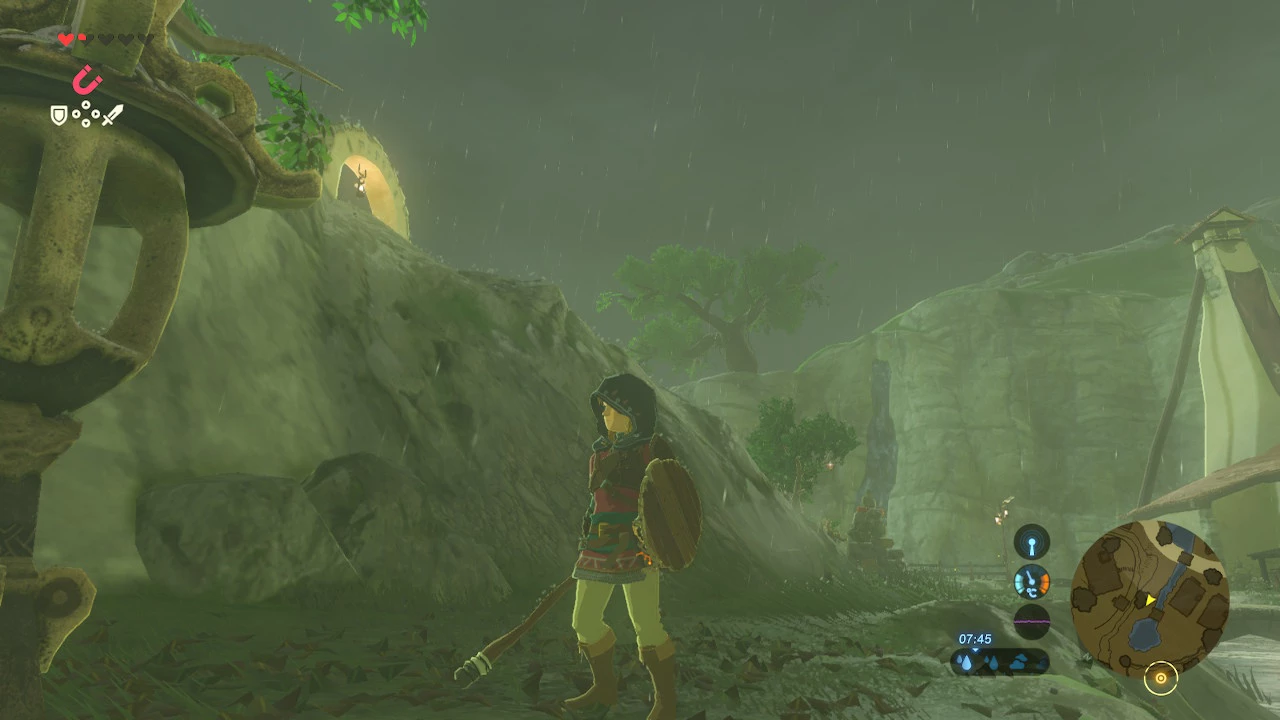Click the Sheikah Sensor signal icon
This screenshot has height=720, width=1280.
coord(1032,542)
